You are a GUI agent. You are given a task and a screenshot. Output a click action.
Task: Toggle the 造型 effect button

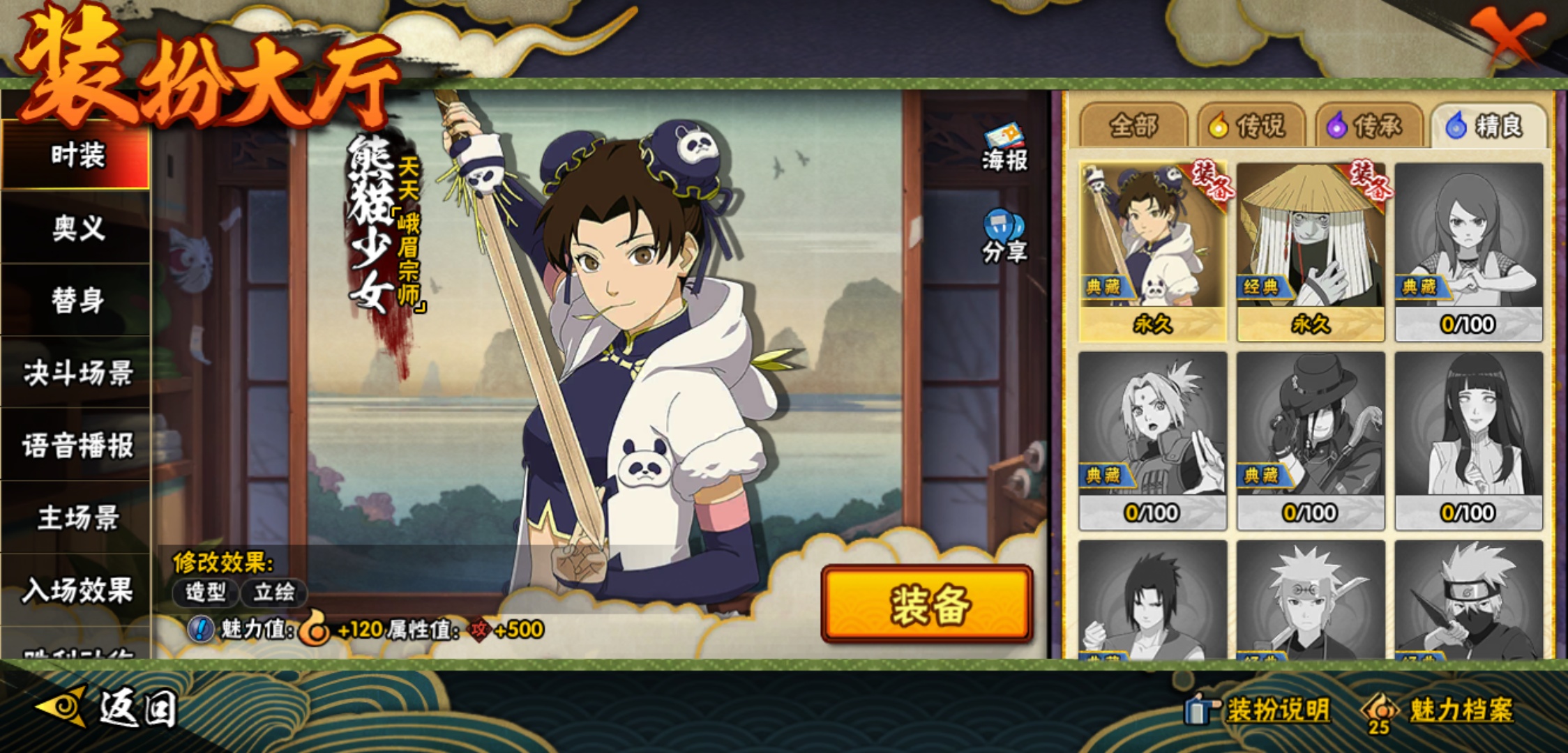(205, 593)
